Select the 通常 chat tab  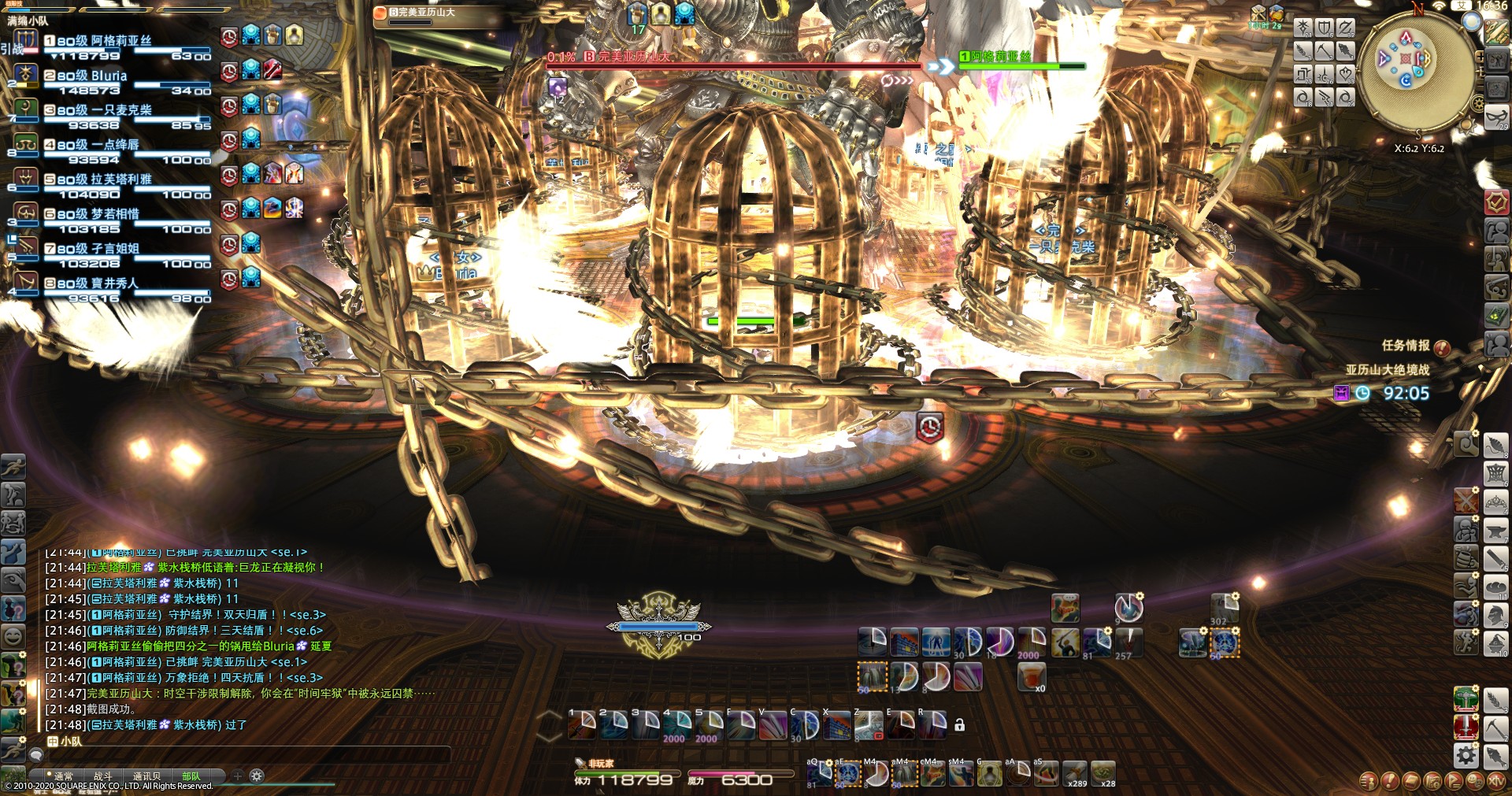click(x=63, y=776)
